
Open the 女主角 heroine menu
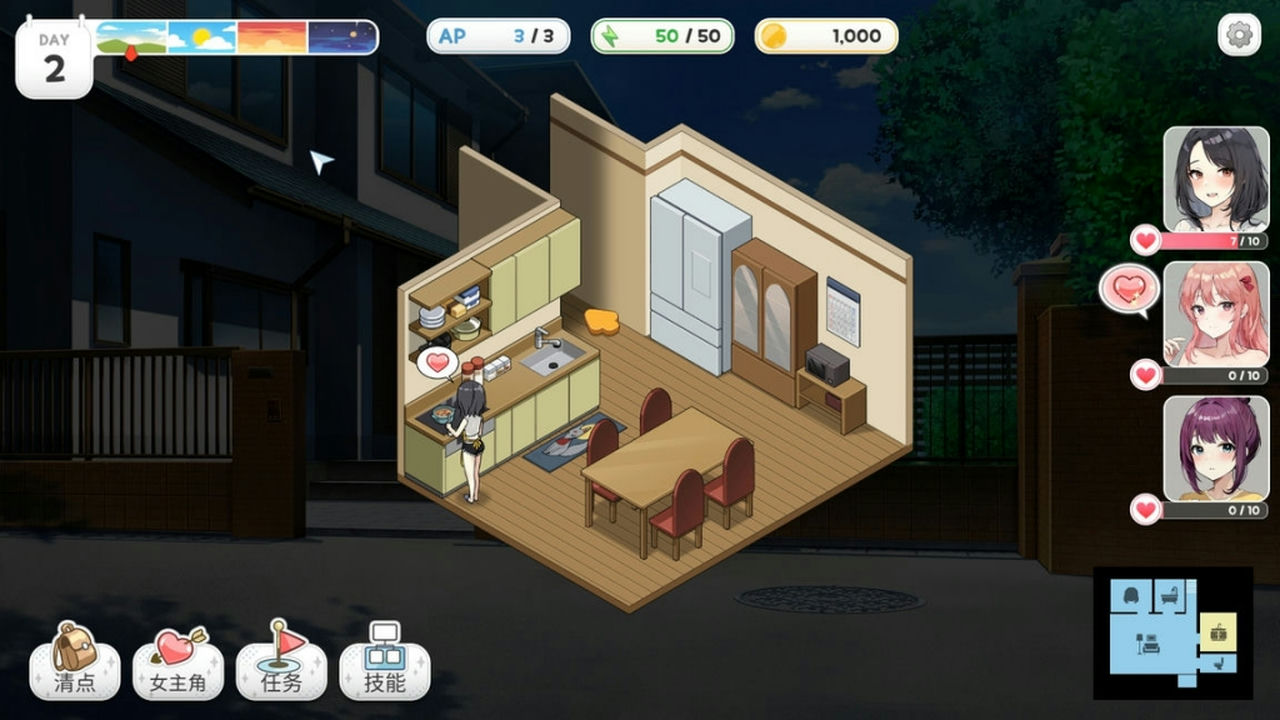pos(178,661)
